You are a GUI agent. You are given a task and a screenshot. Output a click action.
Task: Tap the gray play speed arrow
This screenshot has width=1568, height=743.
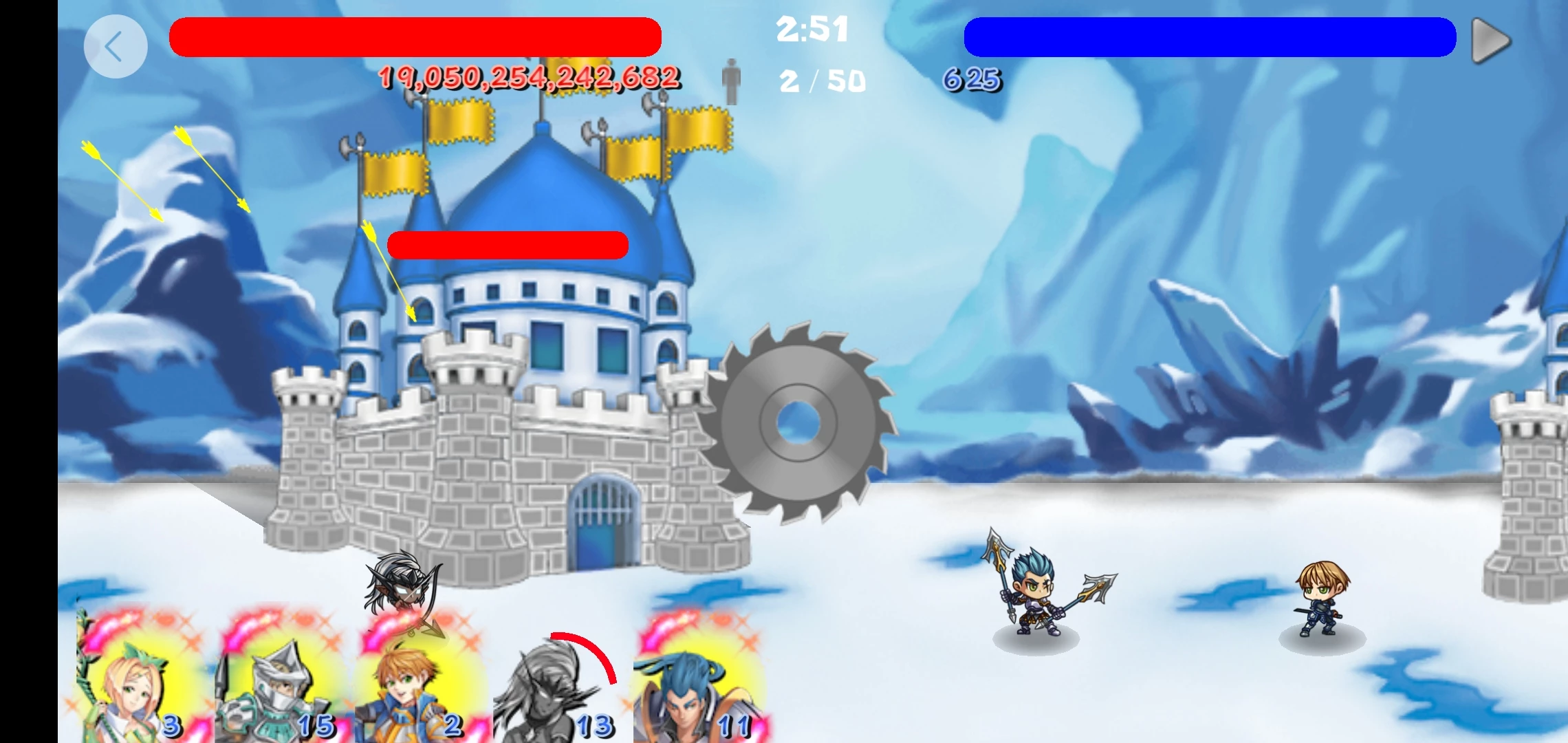1490,41
